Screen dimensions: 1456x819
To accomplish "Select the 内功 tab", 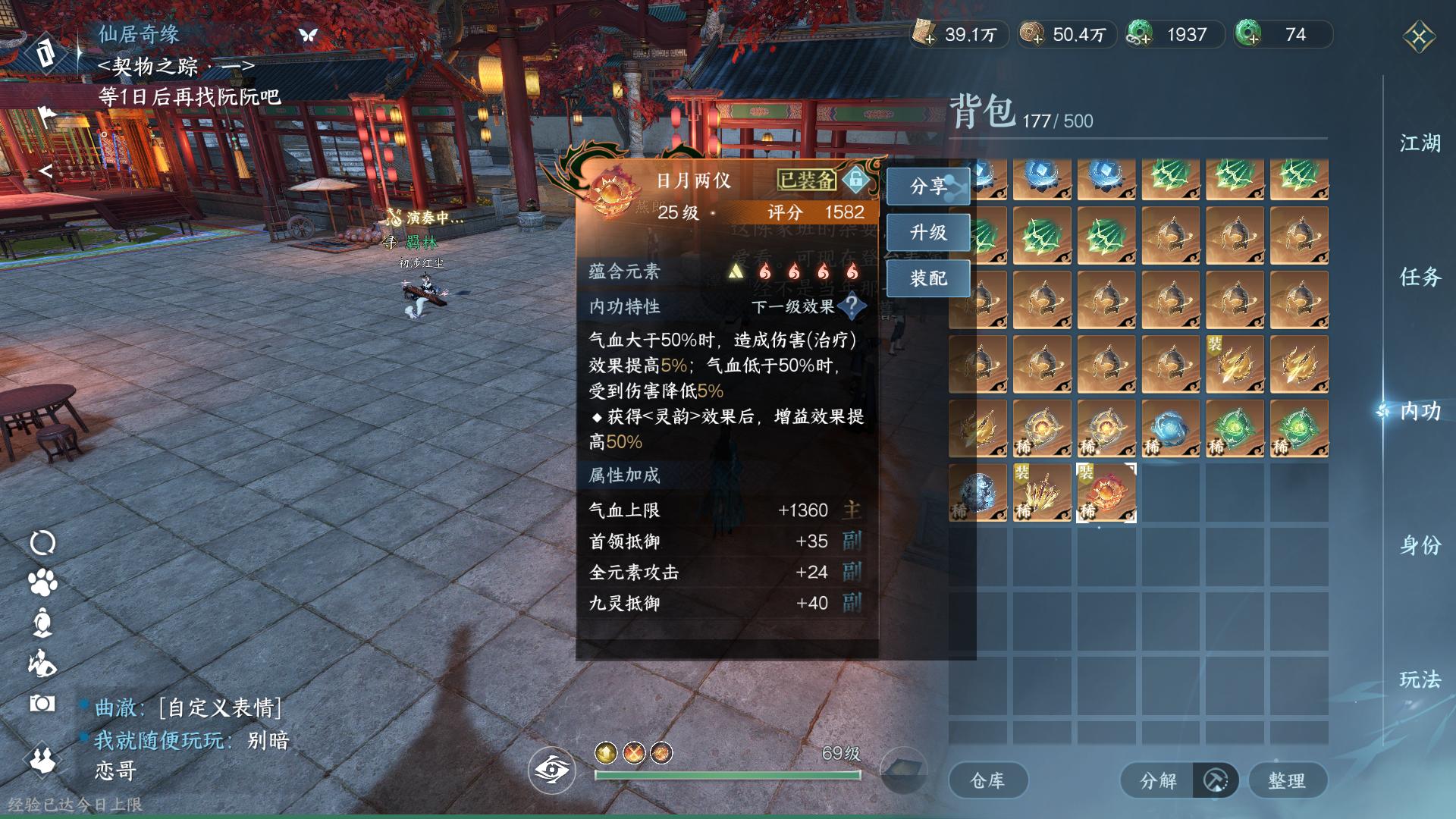I will click(x=1420, y=411).
